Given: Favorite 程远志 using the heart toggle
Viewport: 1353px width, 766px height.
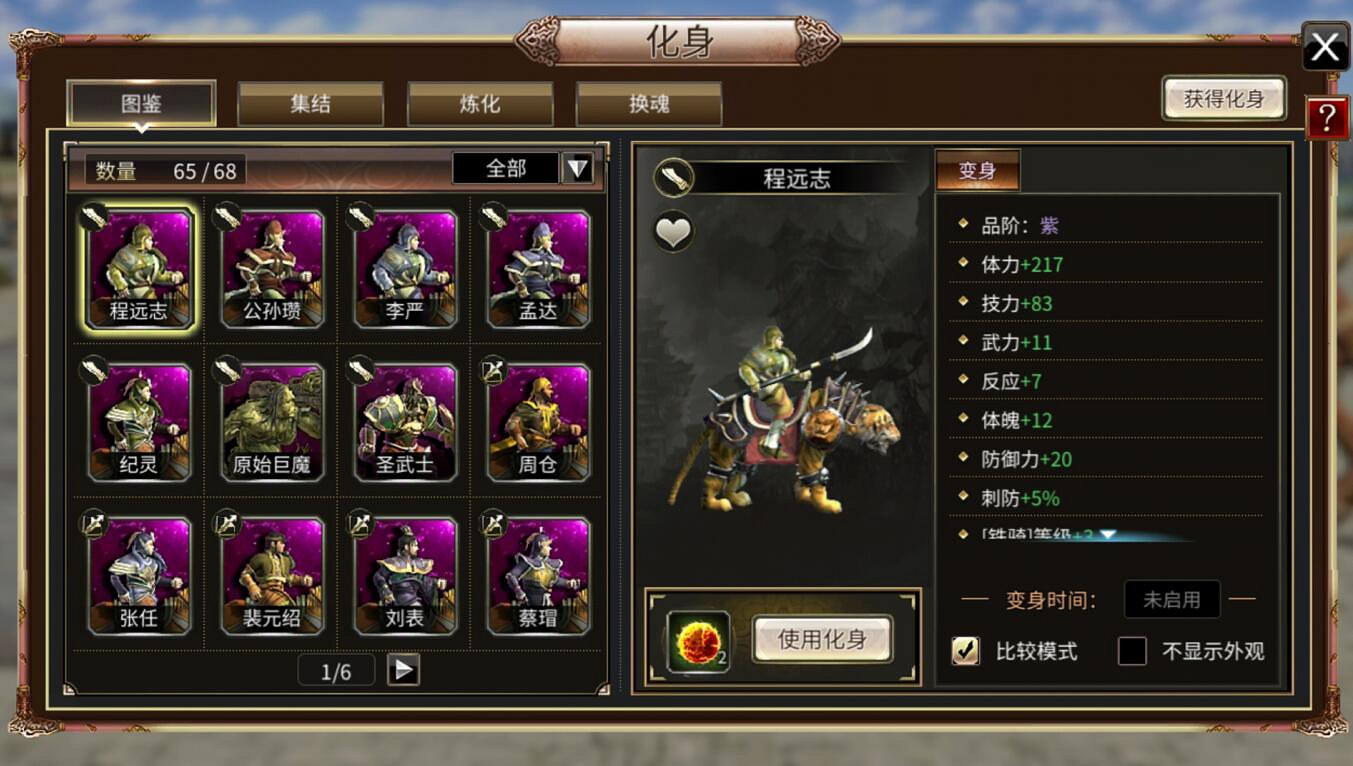Looking at the screenshot, I should click(672, 230).
